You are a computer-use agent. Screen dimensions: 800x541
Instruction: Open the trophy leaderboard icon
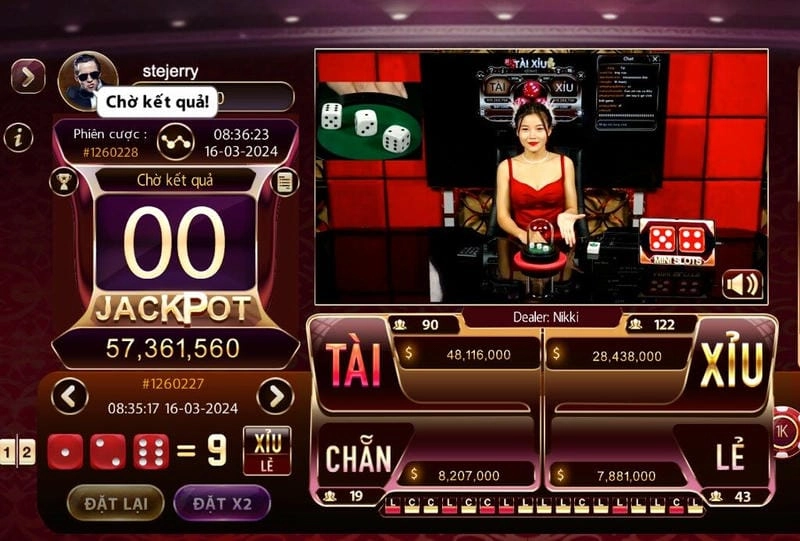point(64,182)
